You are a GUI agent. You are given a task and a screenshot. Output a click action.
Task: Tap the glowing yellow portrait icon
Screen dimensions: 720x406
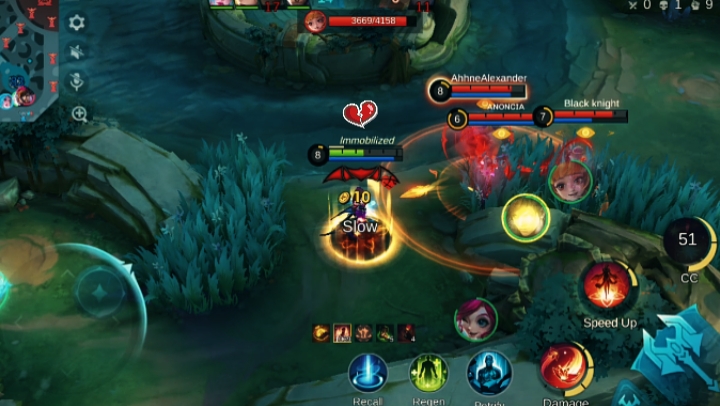pos(525,216)
